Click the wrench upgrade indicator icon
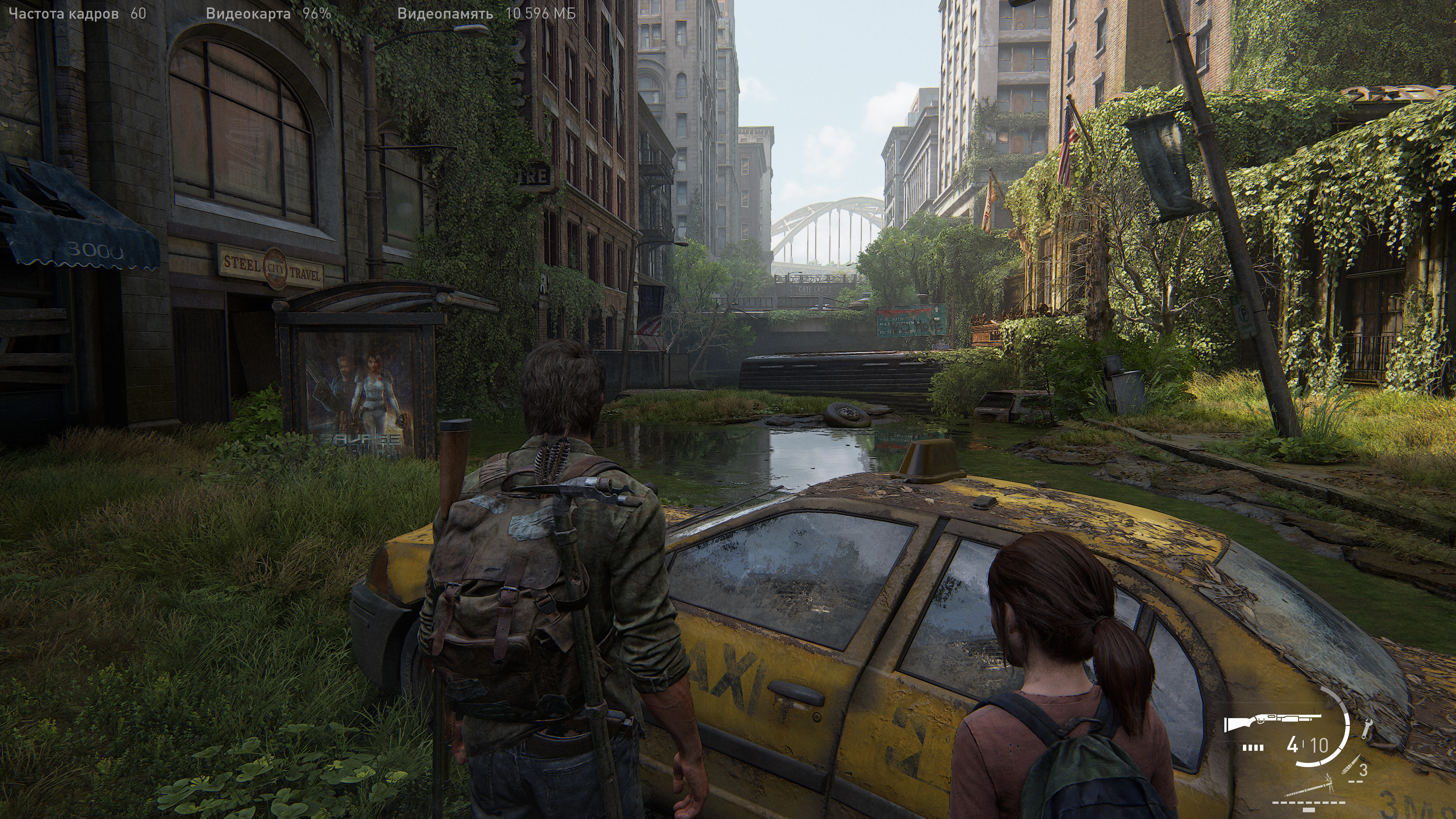Screen dimensions: 1456x819 coord(1367,728)
